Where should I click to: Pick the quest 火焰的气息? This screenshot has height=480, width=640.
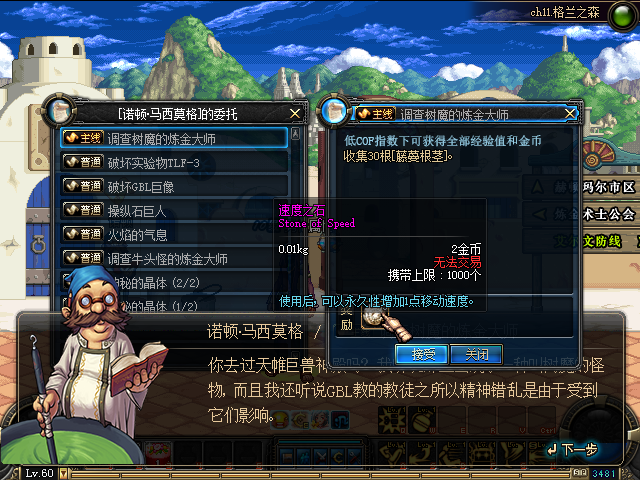(x=175, y=234)
